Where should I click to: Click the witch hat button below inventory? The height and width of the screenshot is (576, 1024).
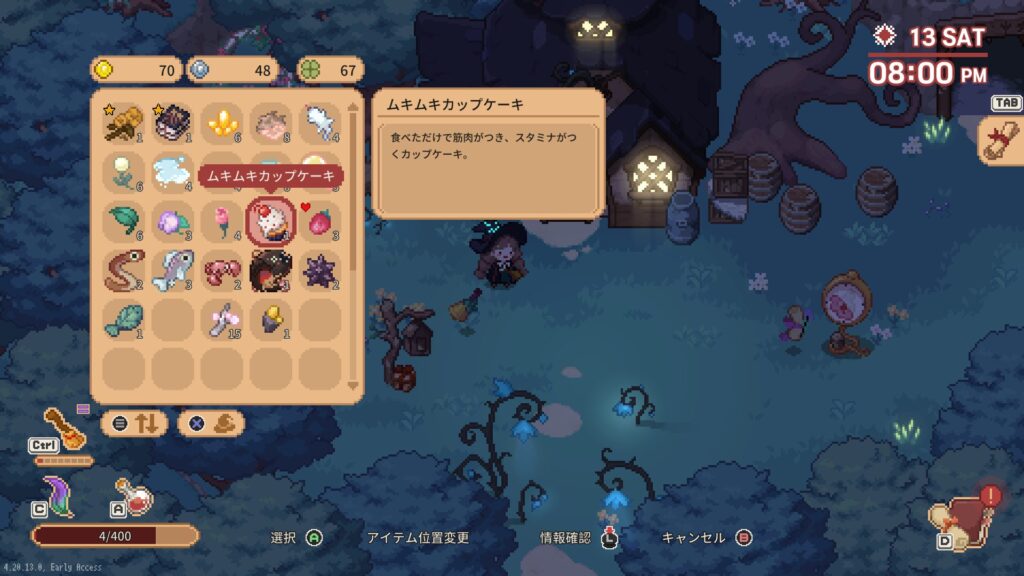pyautogui.click(x=211, y=423)
